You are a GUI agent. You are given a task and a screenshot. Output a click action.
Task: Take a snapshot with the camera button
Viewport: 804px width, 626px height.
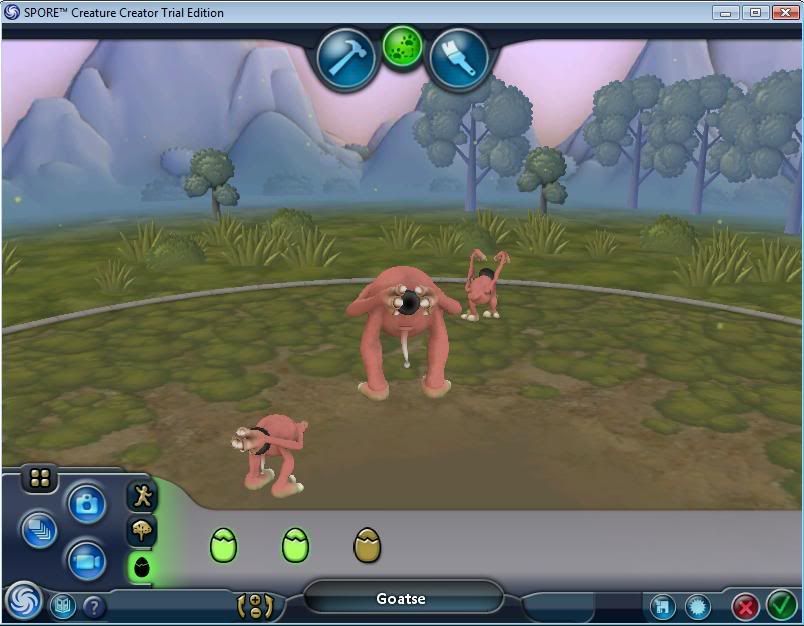tap(87, 503)
